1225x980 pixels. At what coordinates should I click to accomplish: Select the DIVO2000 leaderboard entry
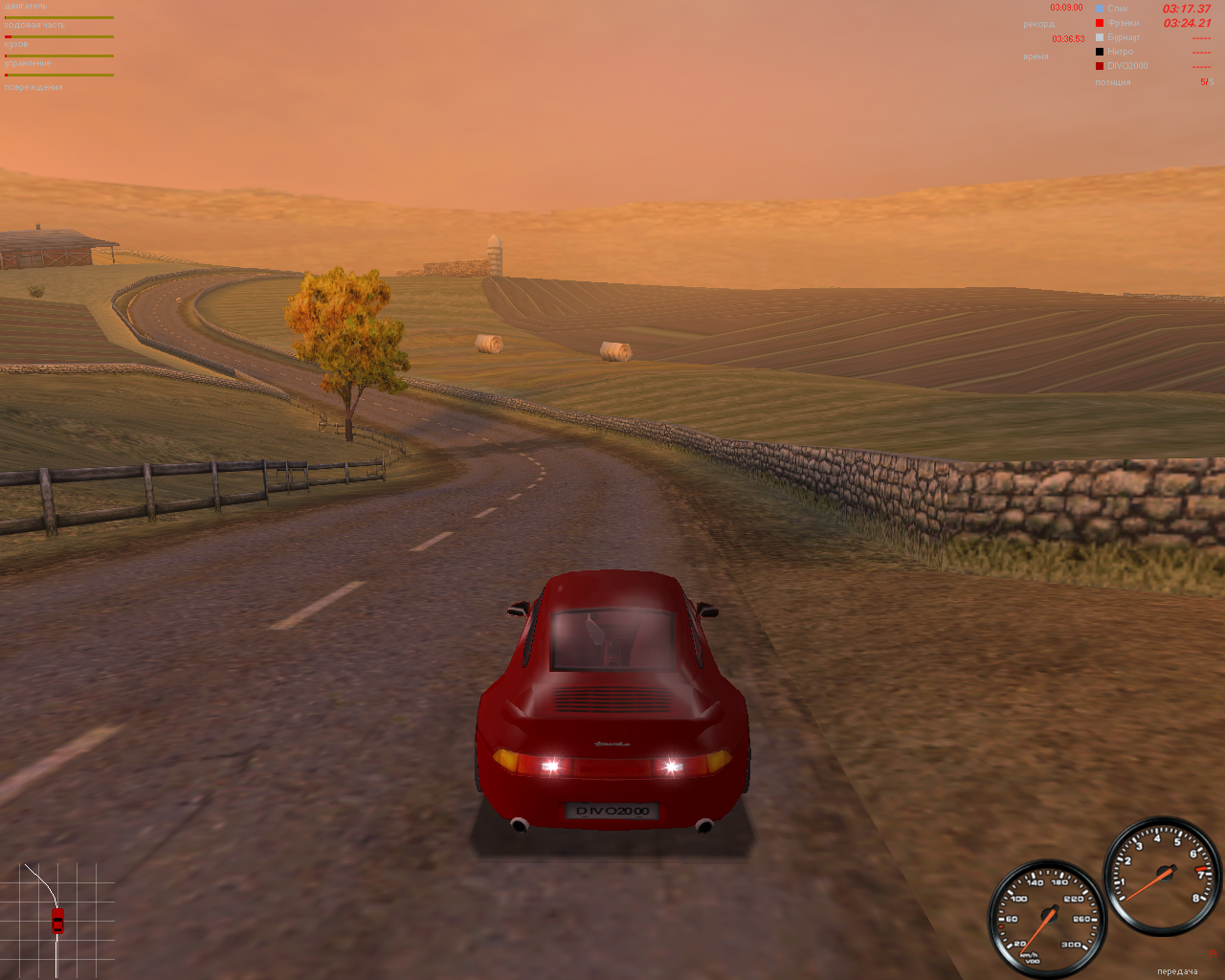coord(1129,65)
